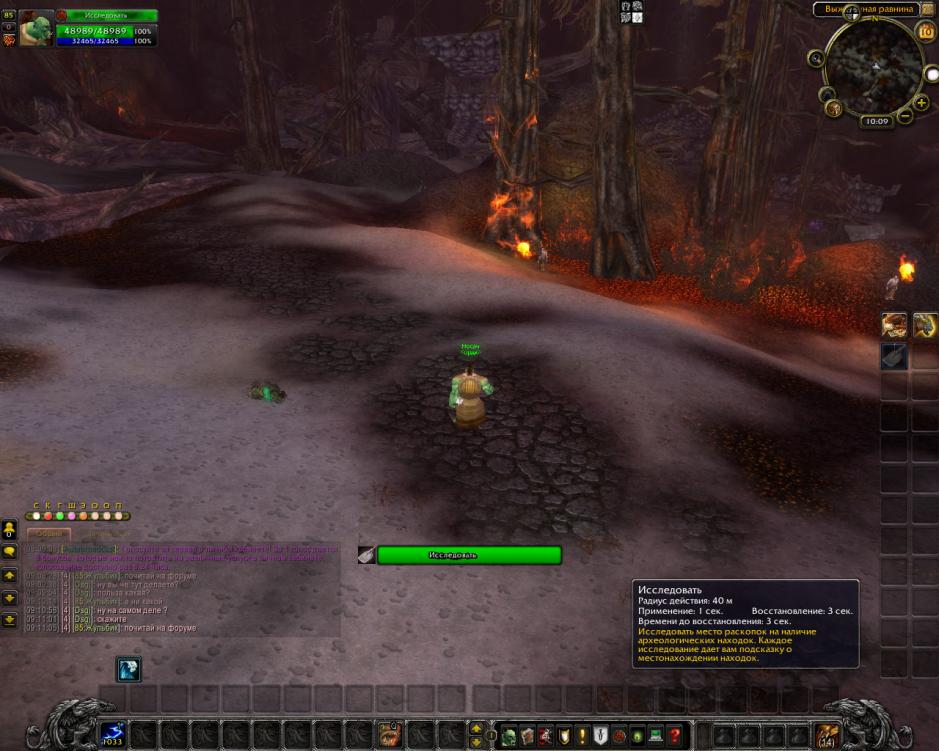Activate the shovel Survey ability on side bar
The image size is (939, 751).
point(894,356)
